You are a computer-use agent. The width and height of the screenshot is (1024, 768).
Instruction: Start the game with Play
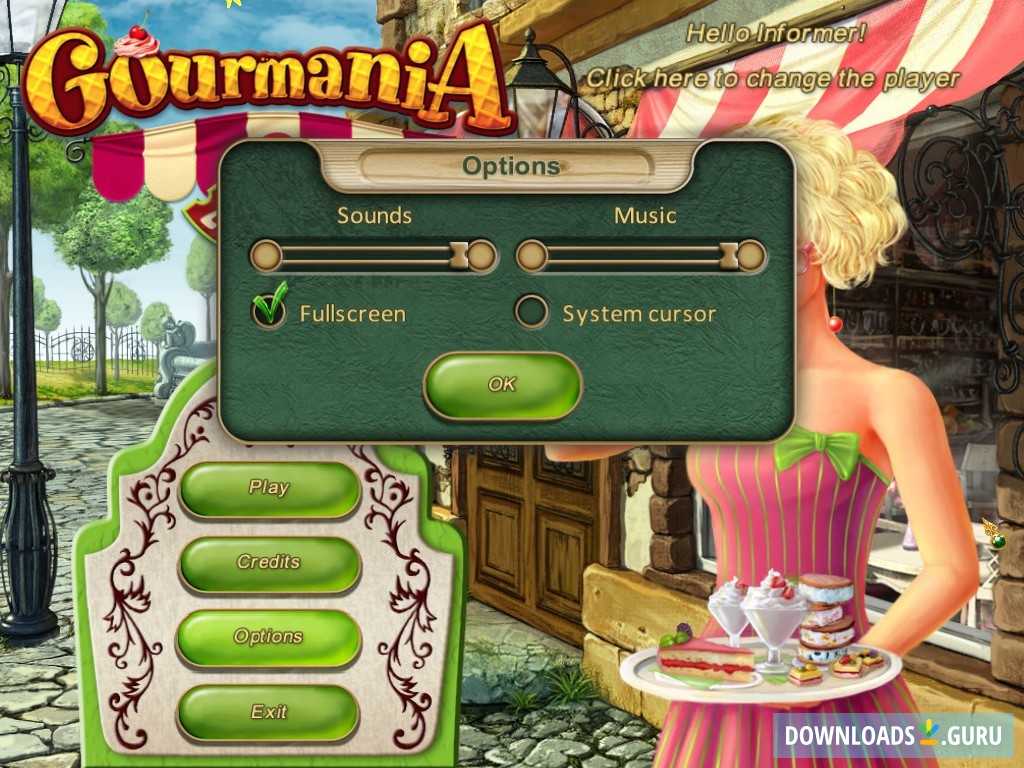click(269, 489)
